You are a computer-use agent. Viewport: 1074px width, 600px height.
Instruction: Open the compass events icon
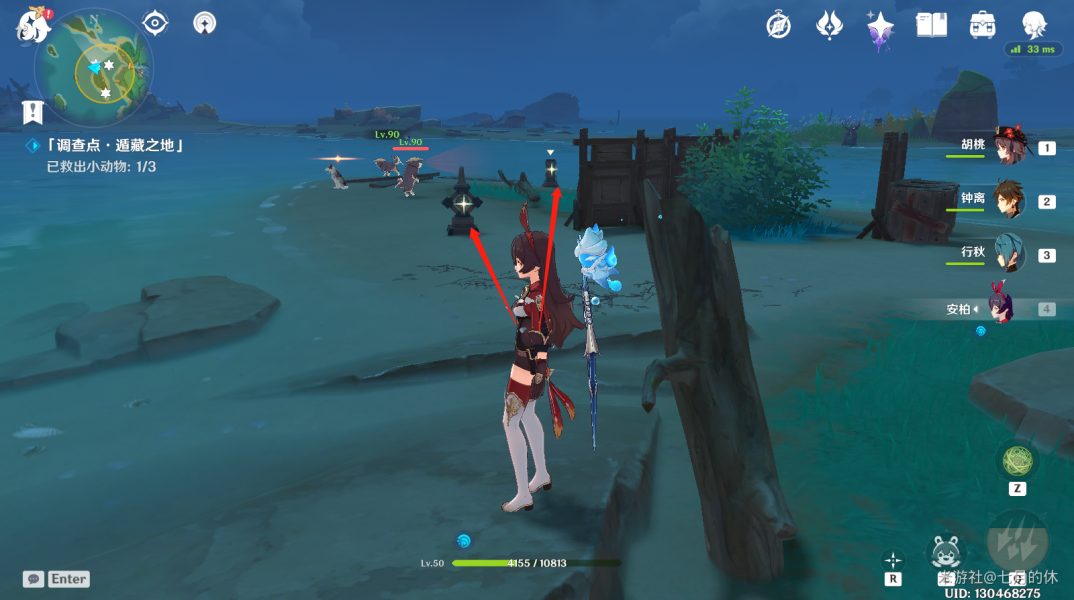pyautogui.click(x=779, y=26)
